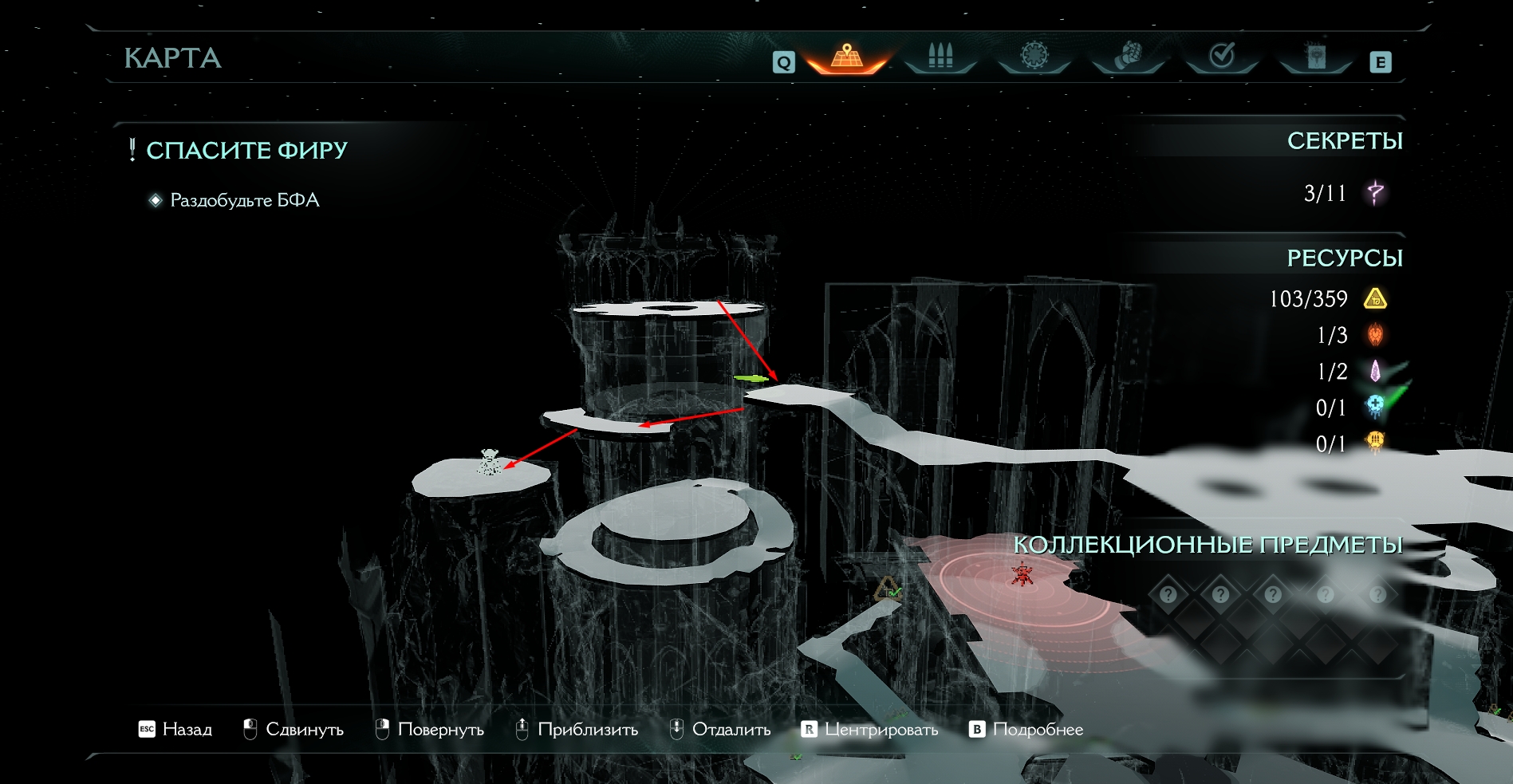
Task: Select the red demon marker on the map
Action: pyautogui.click(x=1022, y=573)
